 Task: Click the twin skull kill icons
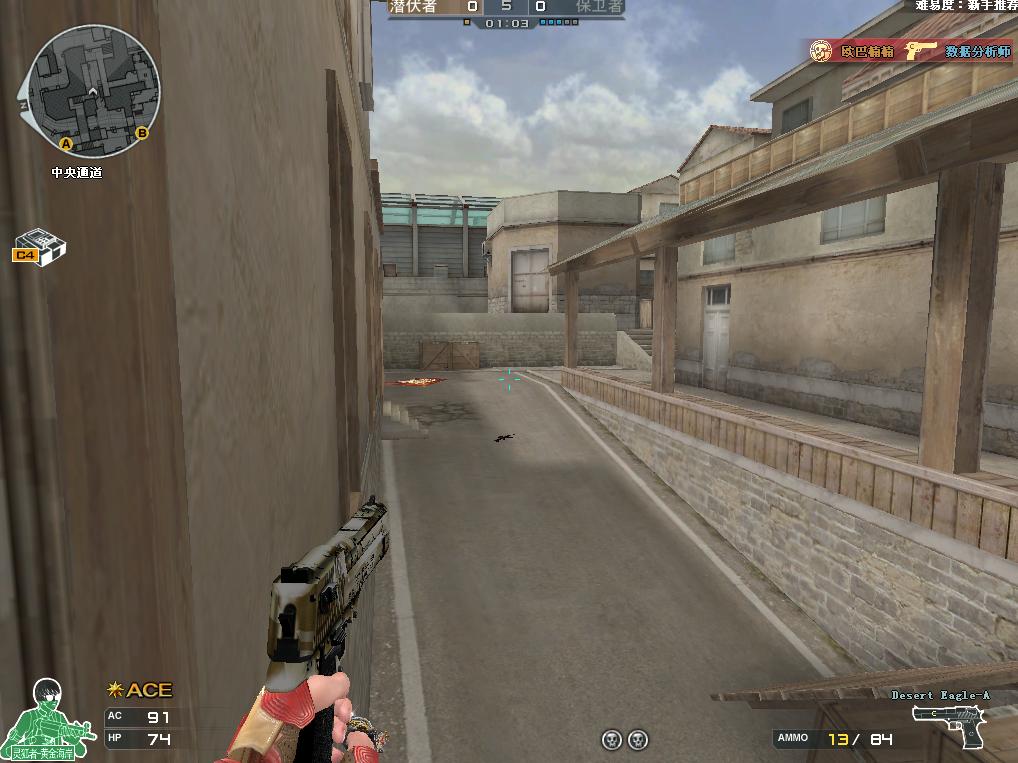point(624,740)
